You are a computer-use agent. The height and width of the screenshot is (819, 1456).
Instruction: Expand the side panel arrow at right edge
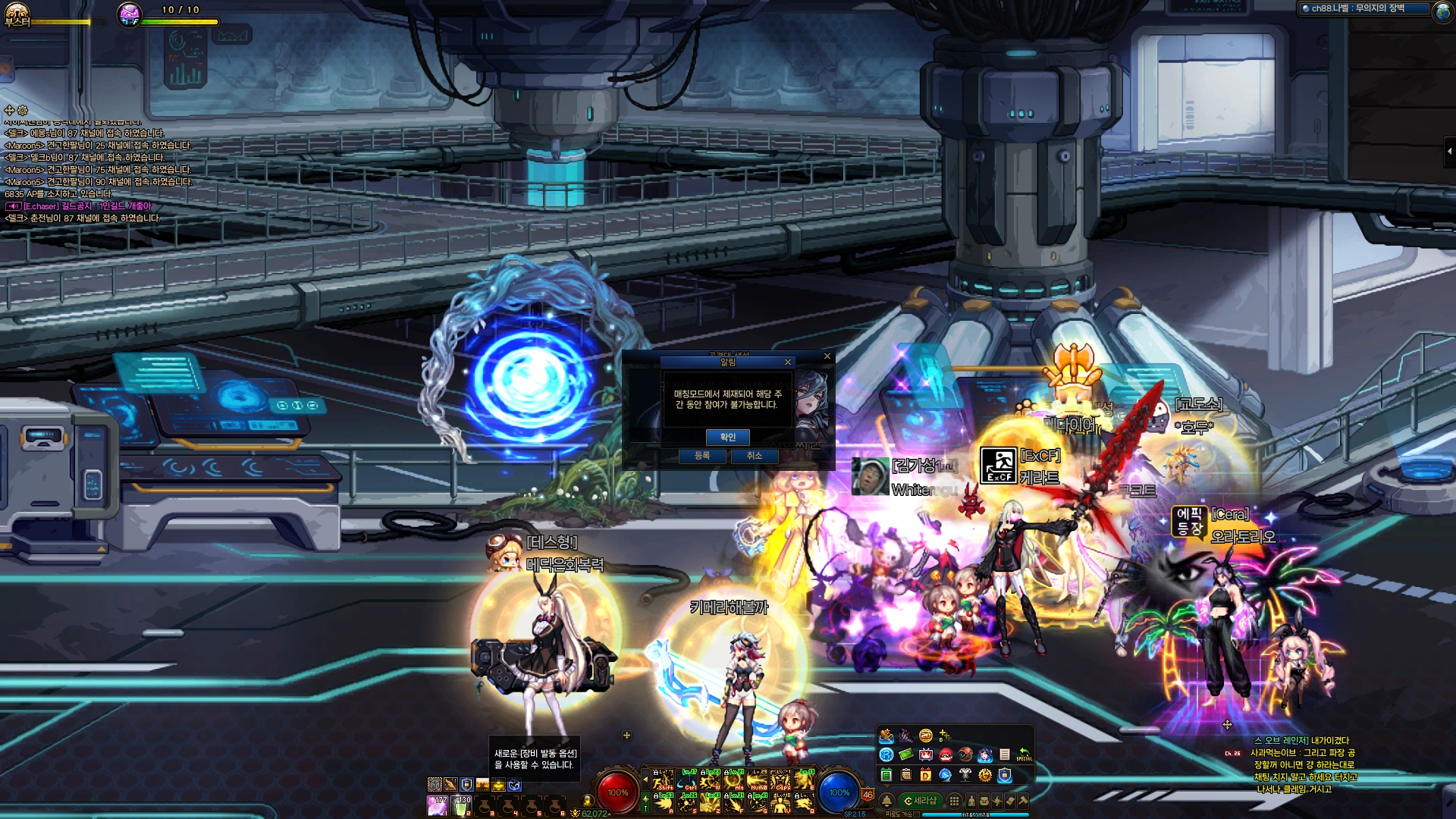click(x=1449, y=152)
